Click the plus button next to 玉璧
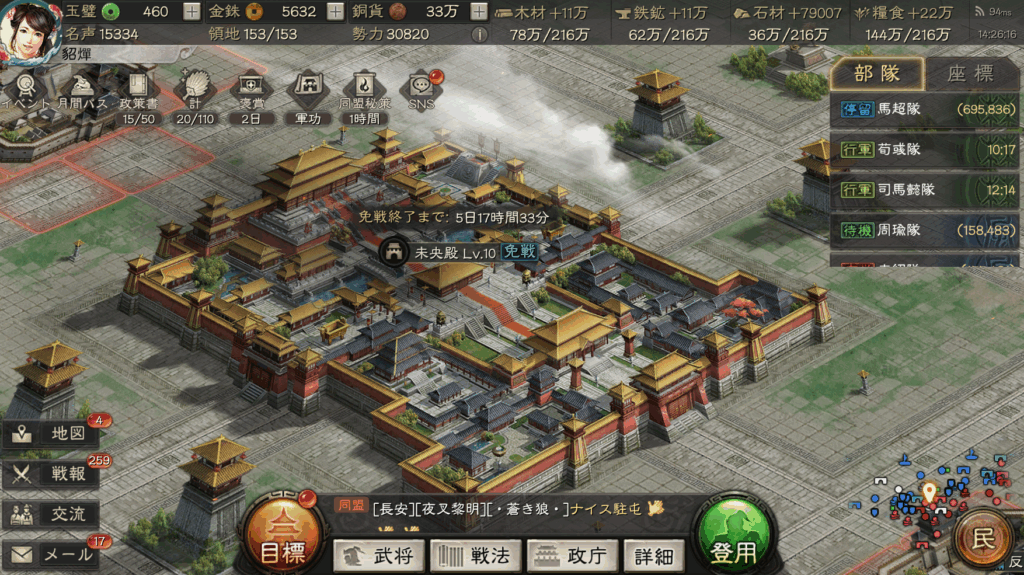This screenshot has width=1024, height=575. click(193, 12)
